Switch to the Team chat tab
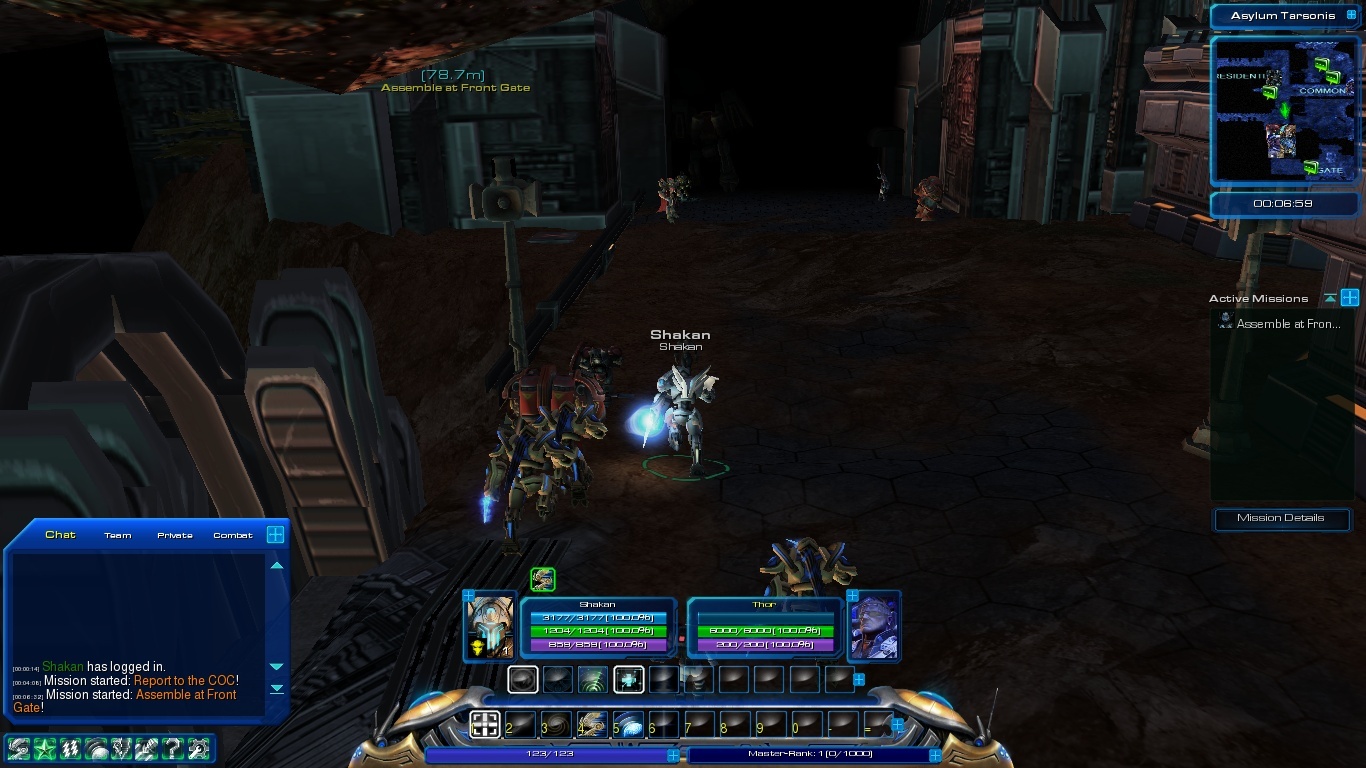 click(118, 535)
